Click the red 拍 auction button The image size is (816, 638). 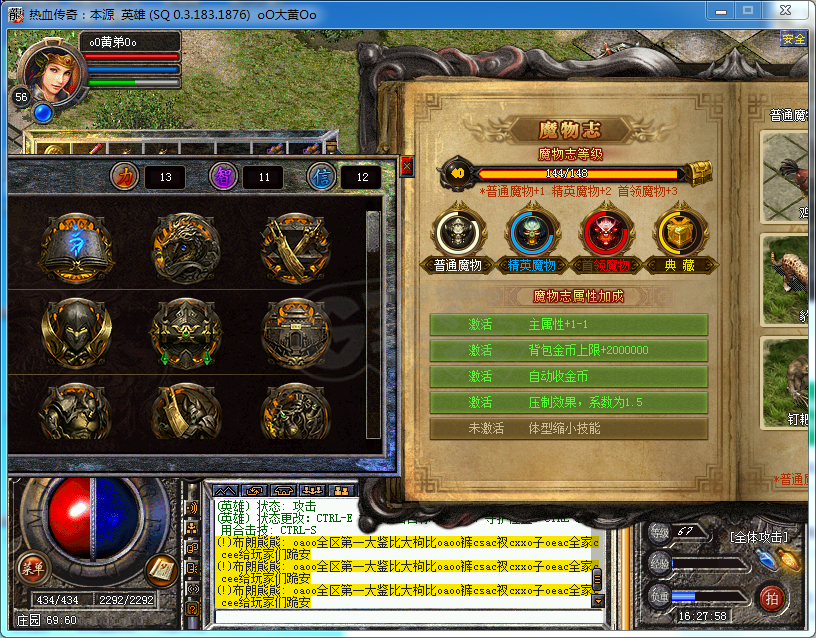[x=771, y=598]
